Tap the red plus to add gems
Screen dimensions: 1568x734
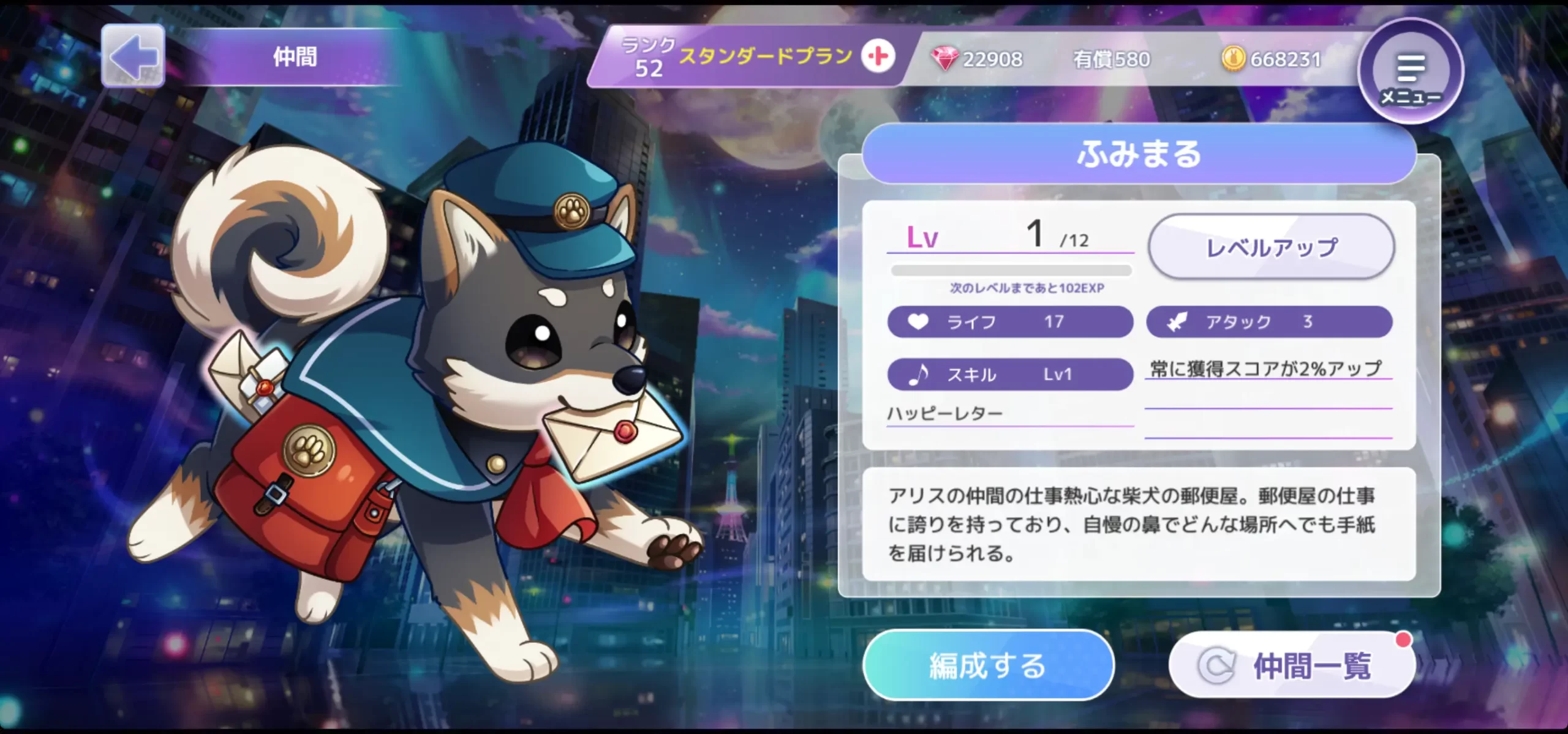[878, 57]
